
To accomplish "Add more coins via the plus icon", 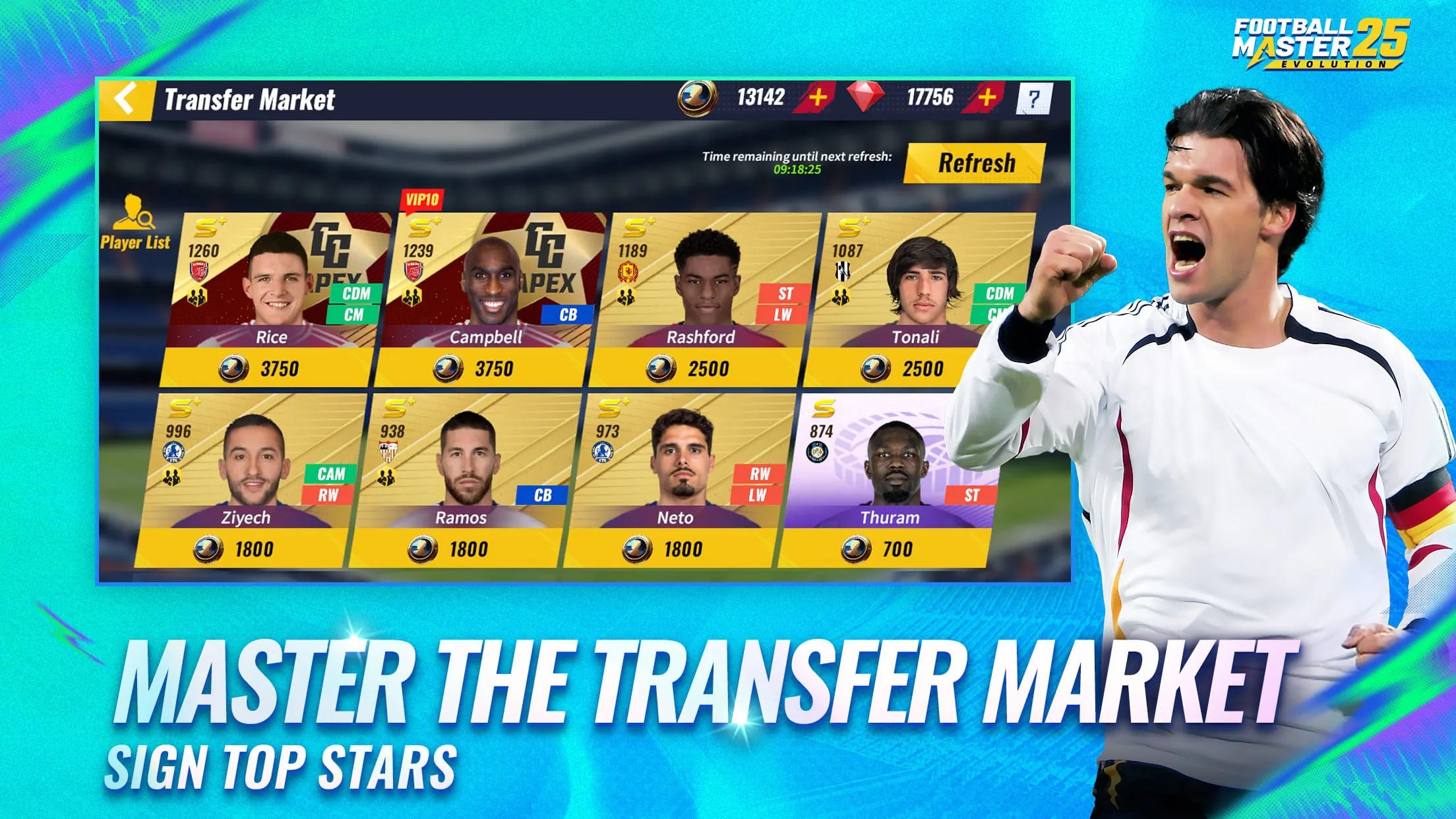I will click(x=818, y=98).
